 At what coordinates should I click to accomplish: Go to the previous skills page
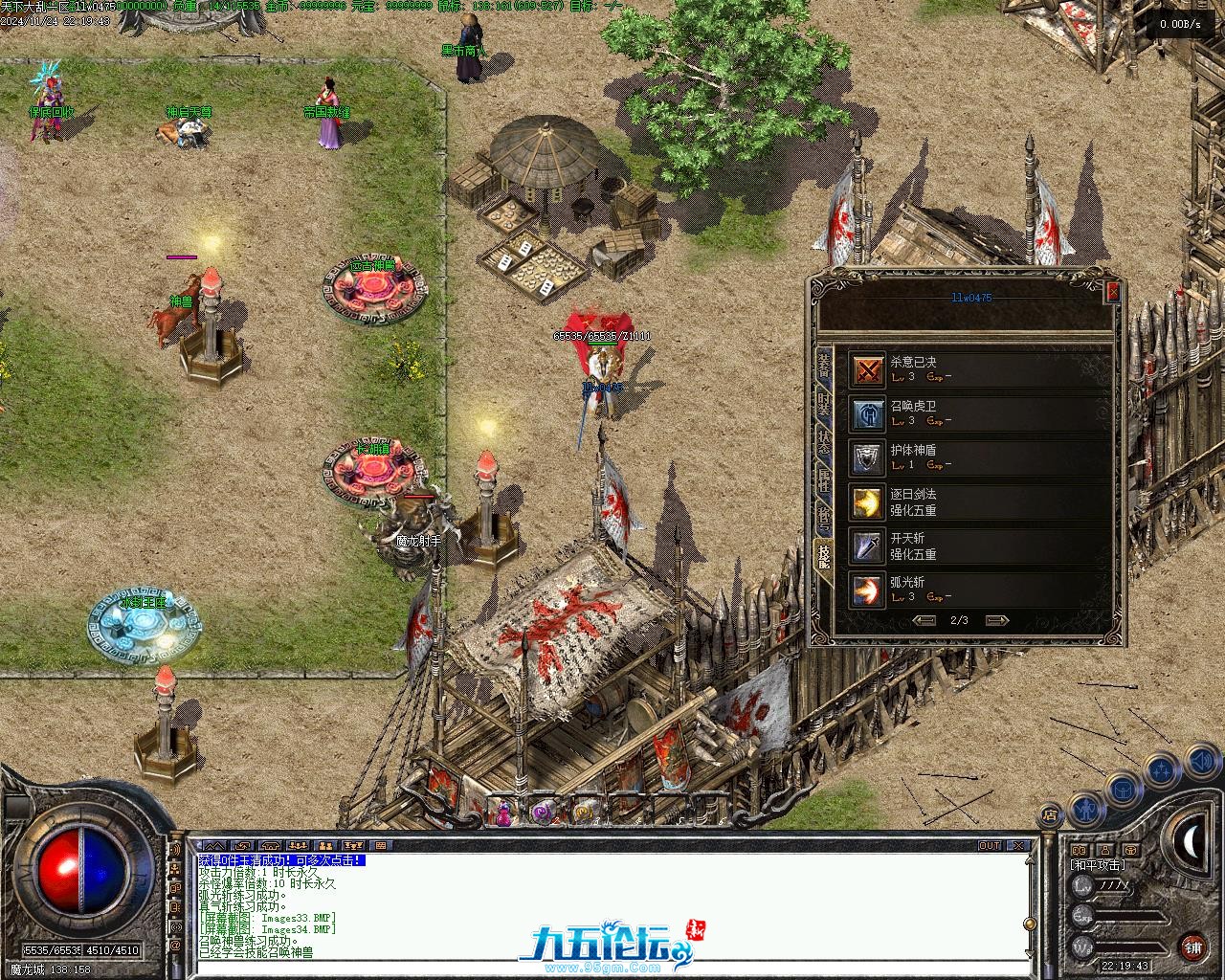click(x=924, y=620)
